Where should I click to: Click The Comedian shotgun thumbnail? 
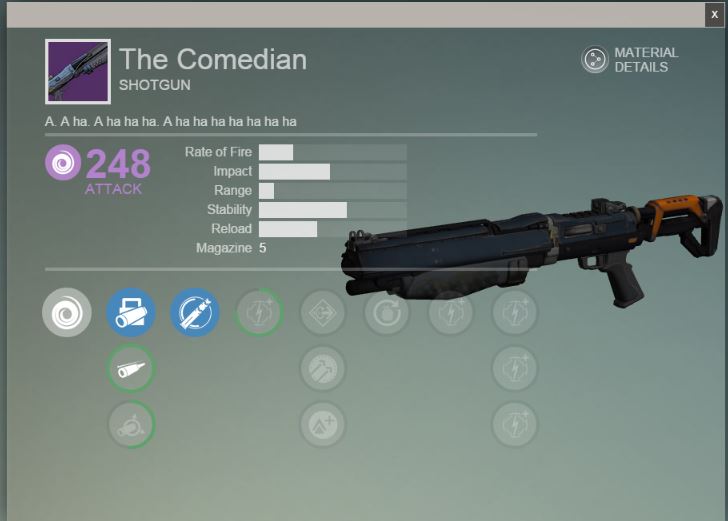click(78, 72)
